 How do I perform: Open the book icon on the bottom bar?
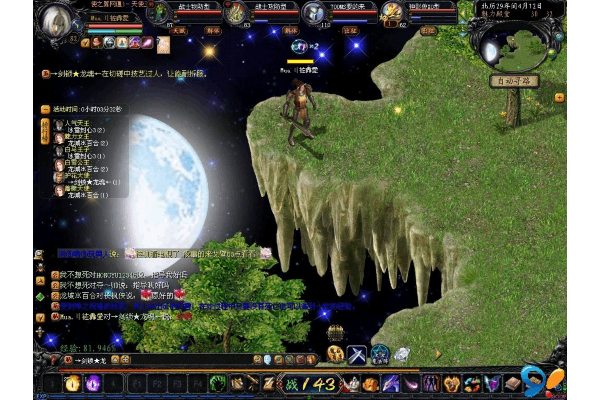pyautogui.click(x=513, y=383)
